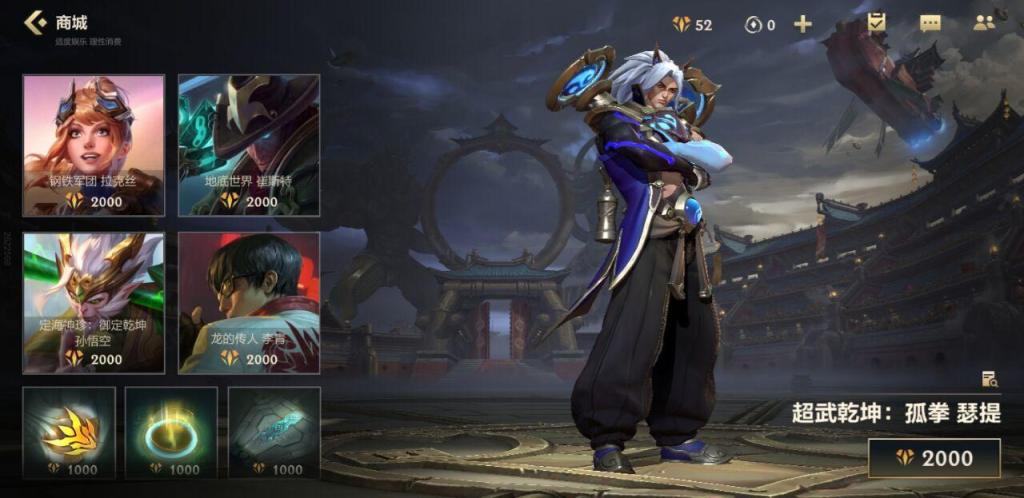Open the clipboard checklist tasks icon
Viewport: 1024px width, 498px height.
[x=877, y=22]
